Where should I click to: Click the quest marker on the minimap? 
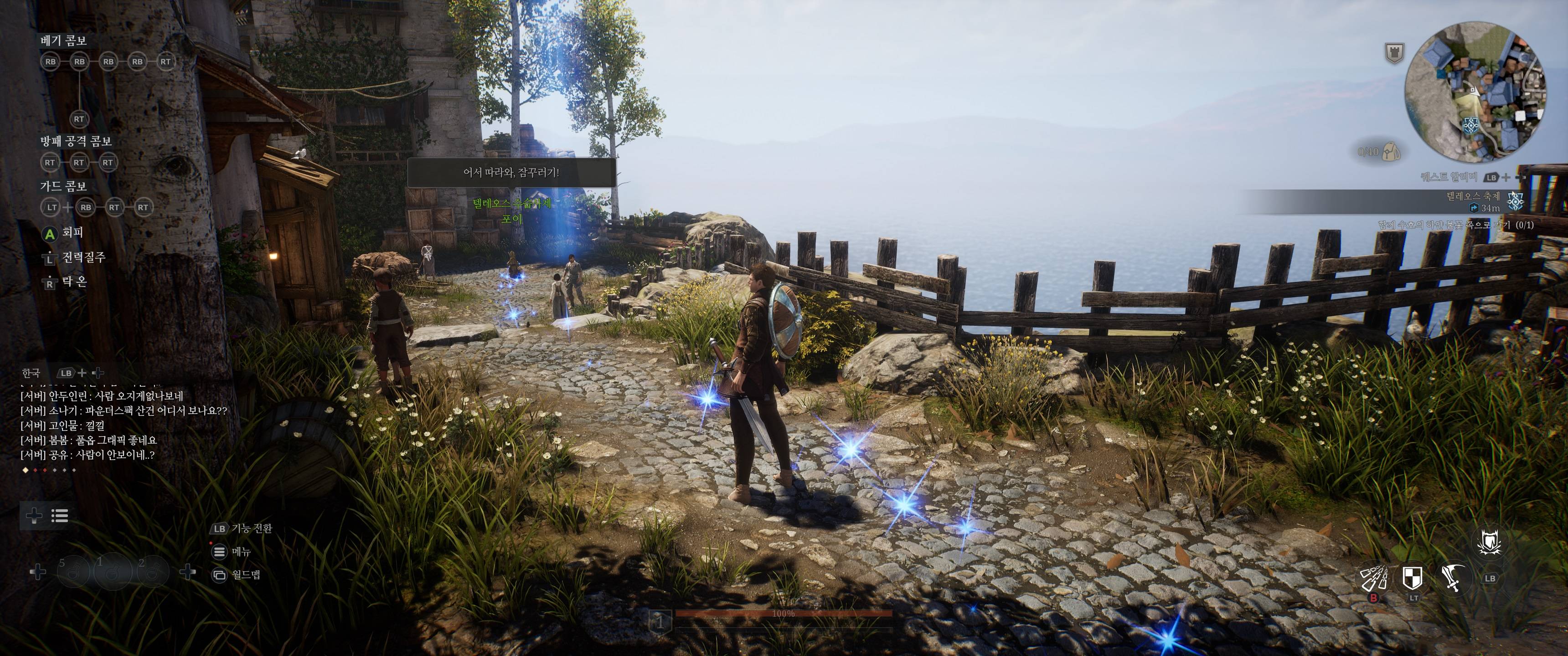point(1468,126)
